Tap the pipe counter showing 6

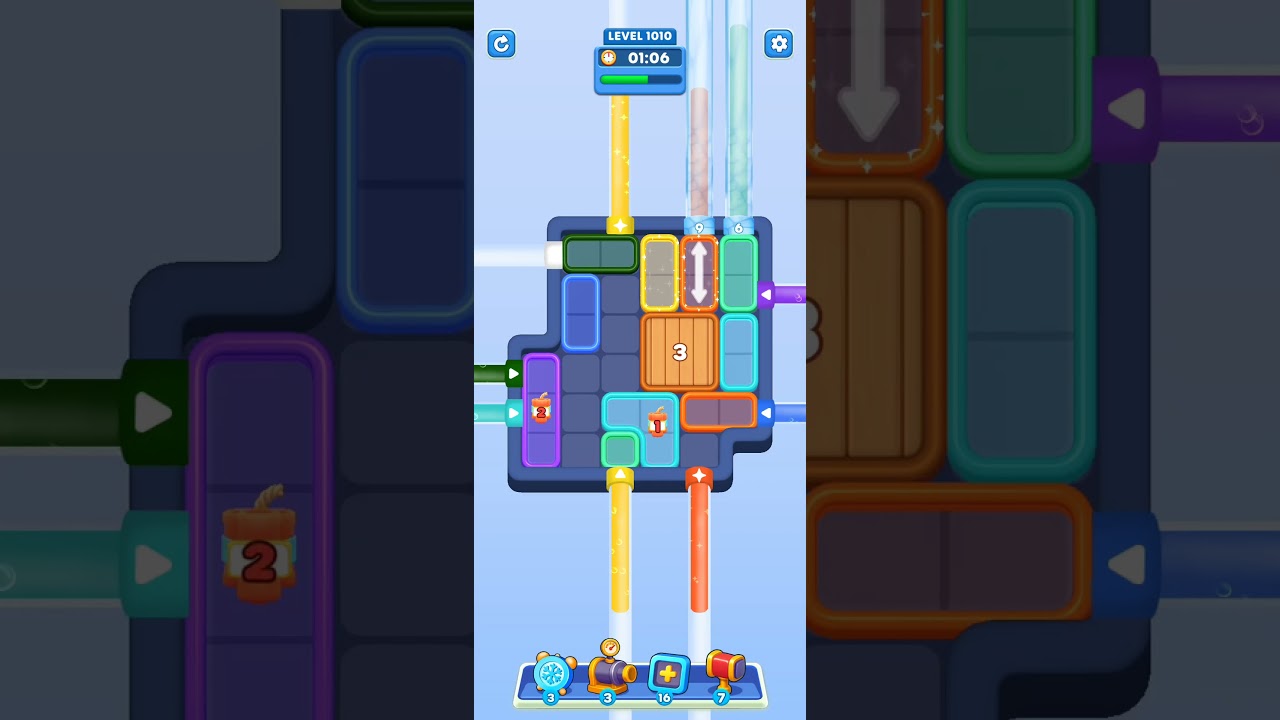pos(737,228)
